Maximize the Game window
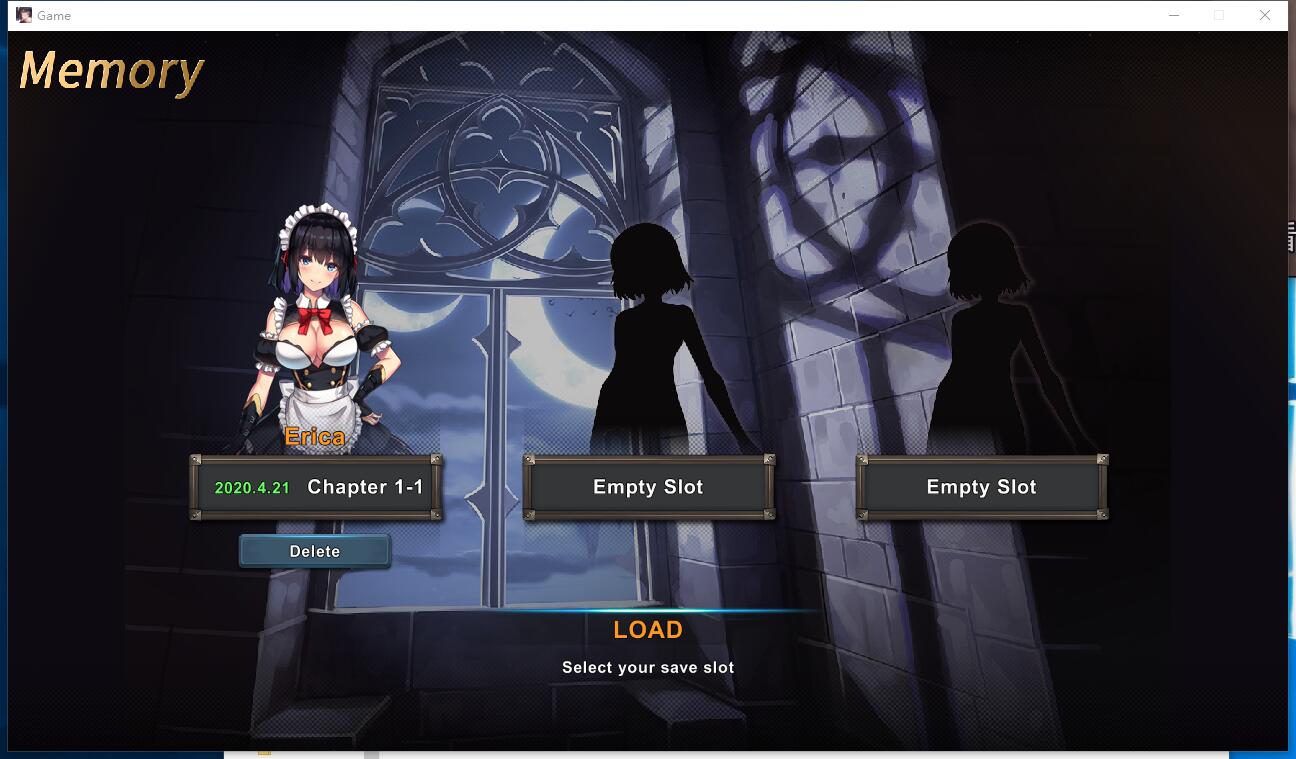 coord(1217,15)
